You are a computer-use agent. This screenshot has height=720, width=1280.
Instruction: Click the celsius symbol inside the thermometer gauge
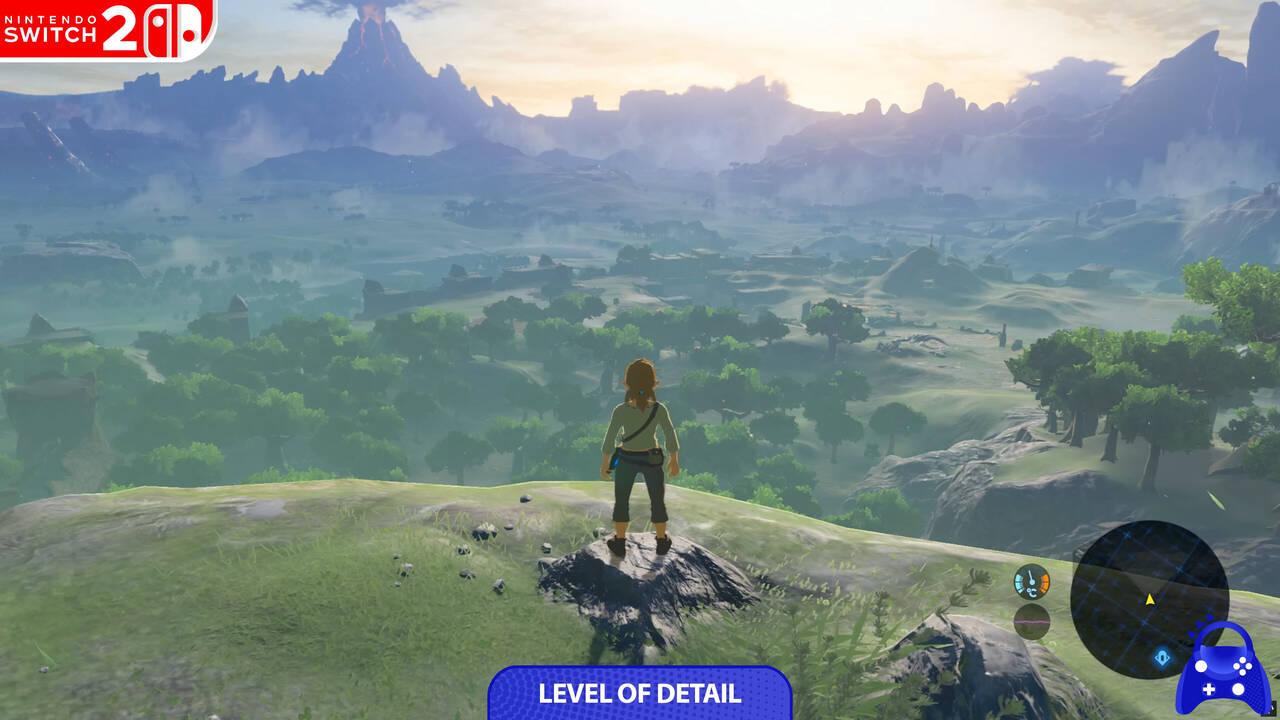click(1032, 590)
